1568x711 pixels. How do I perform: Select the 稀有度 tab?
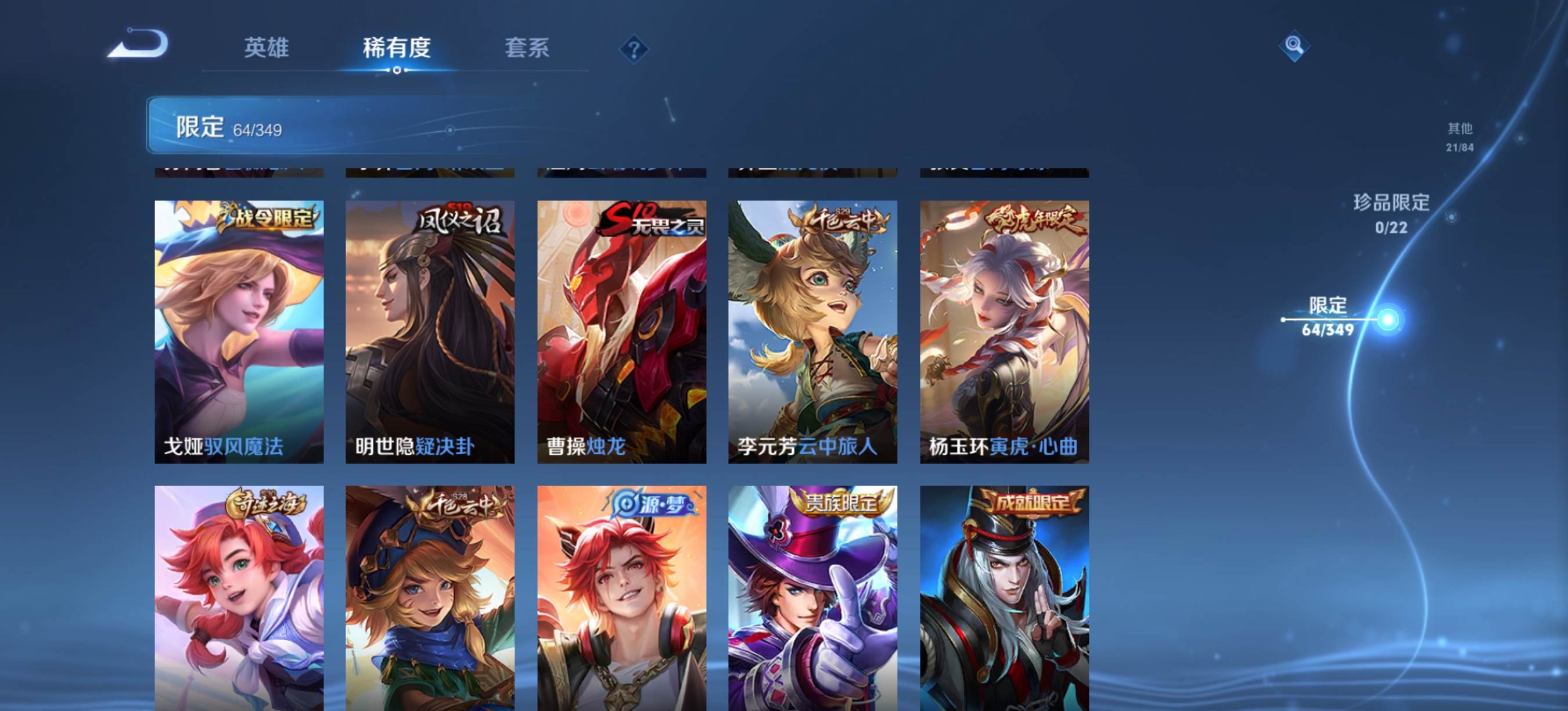(396, 48)
